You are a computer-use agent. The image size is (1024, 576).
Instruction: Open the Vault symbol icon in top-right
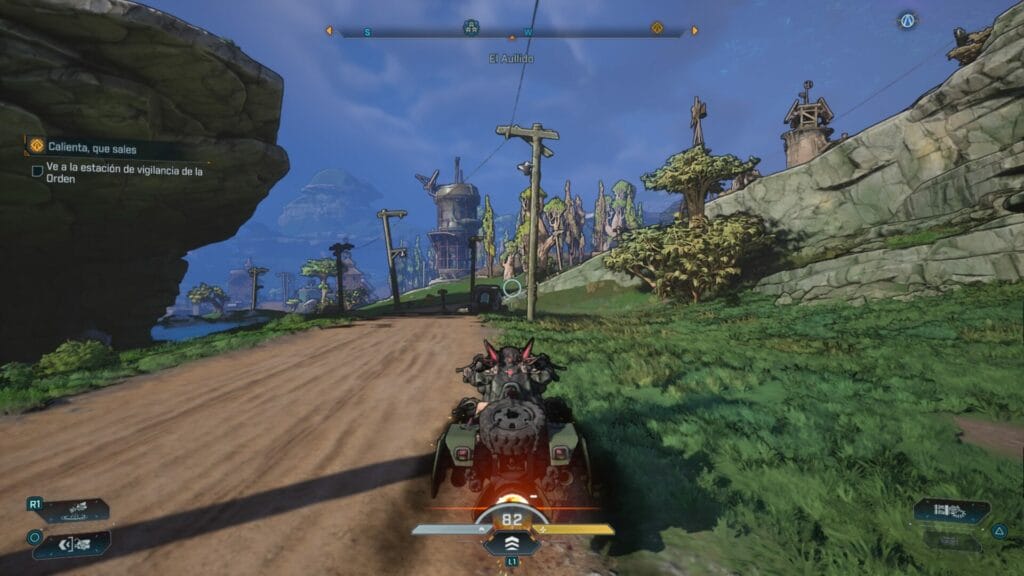pyautogui.click(x=907, y=20)
